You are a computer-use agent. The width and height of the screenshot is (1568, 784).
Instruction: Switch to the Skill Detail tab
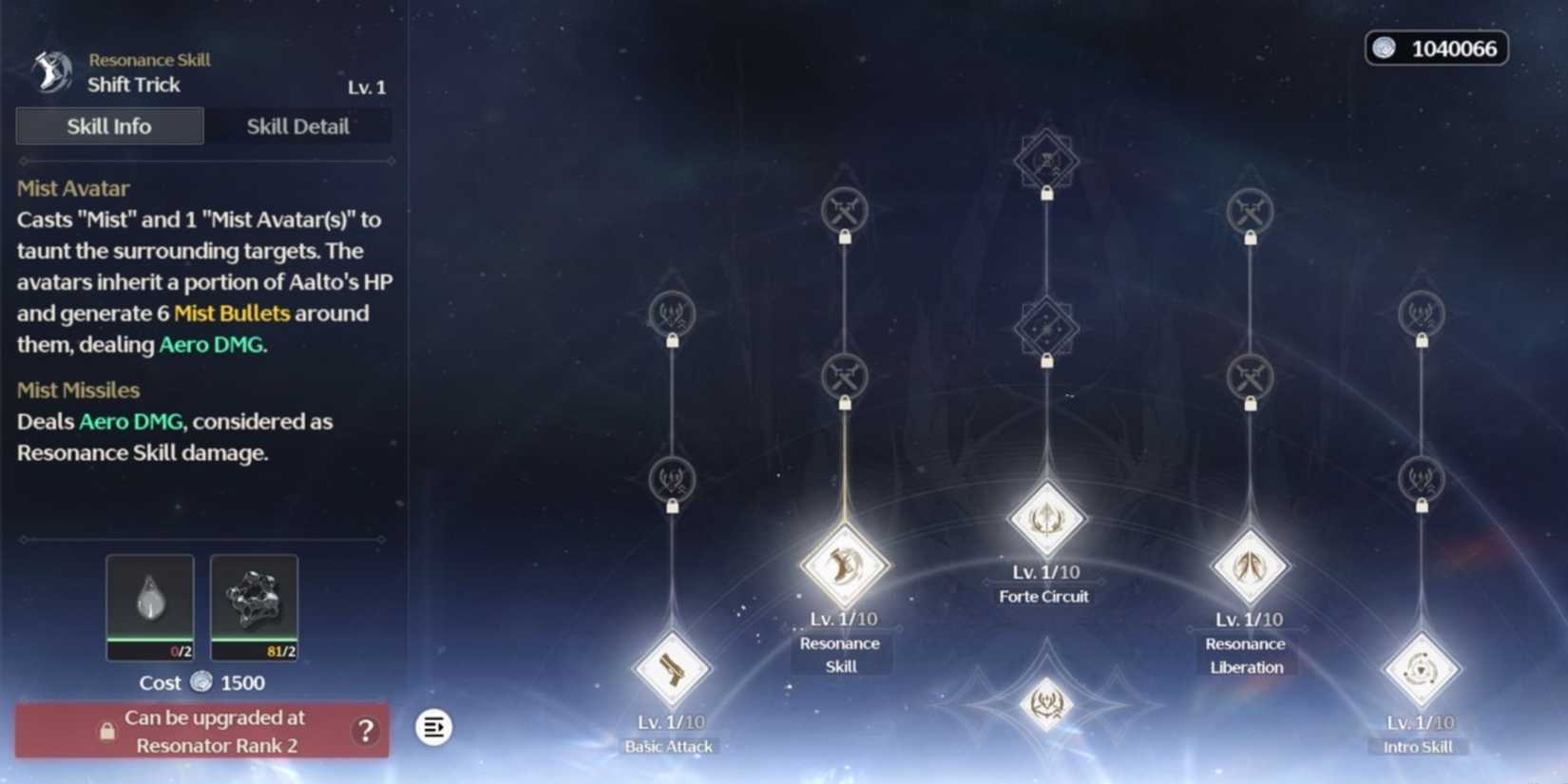(x=297, y=125)
